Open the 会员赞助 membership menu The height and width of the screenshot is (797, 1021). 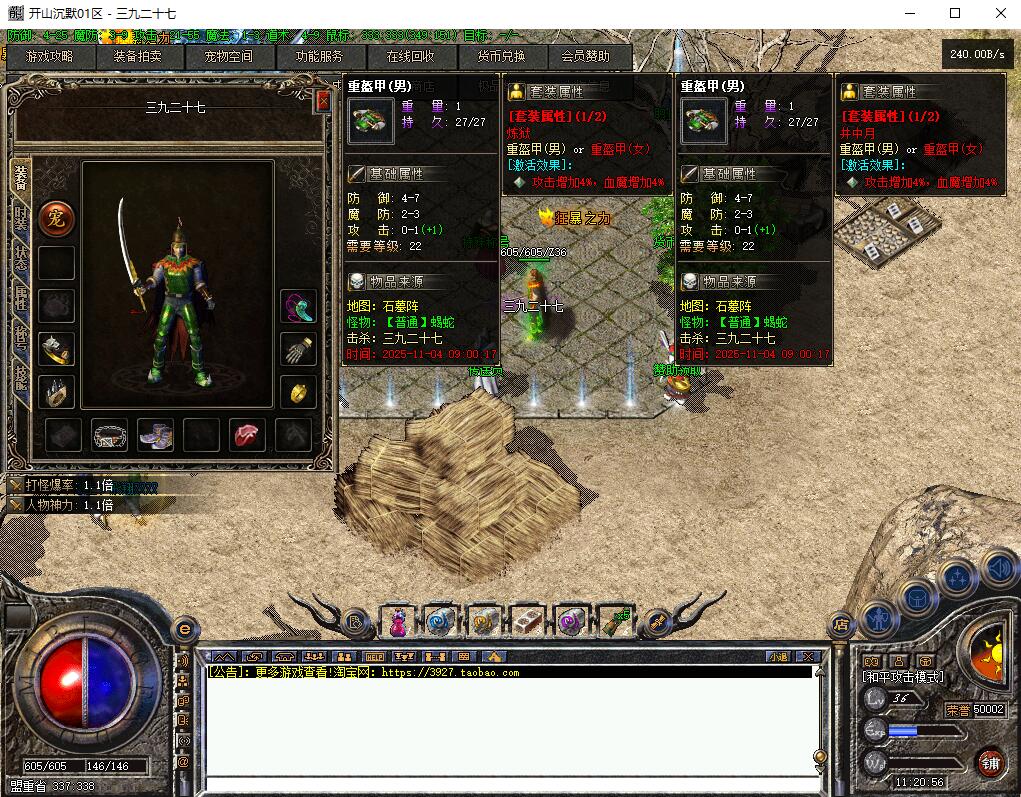[x=585, y=57]
